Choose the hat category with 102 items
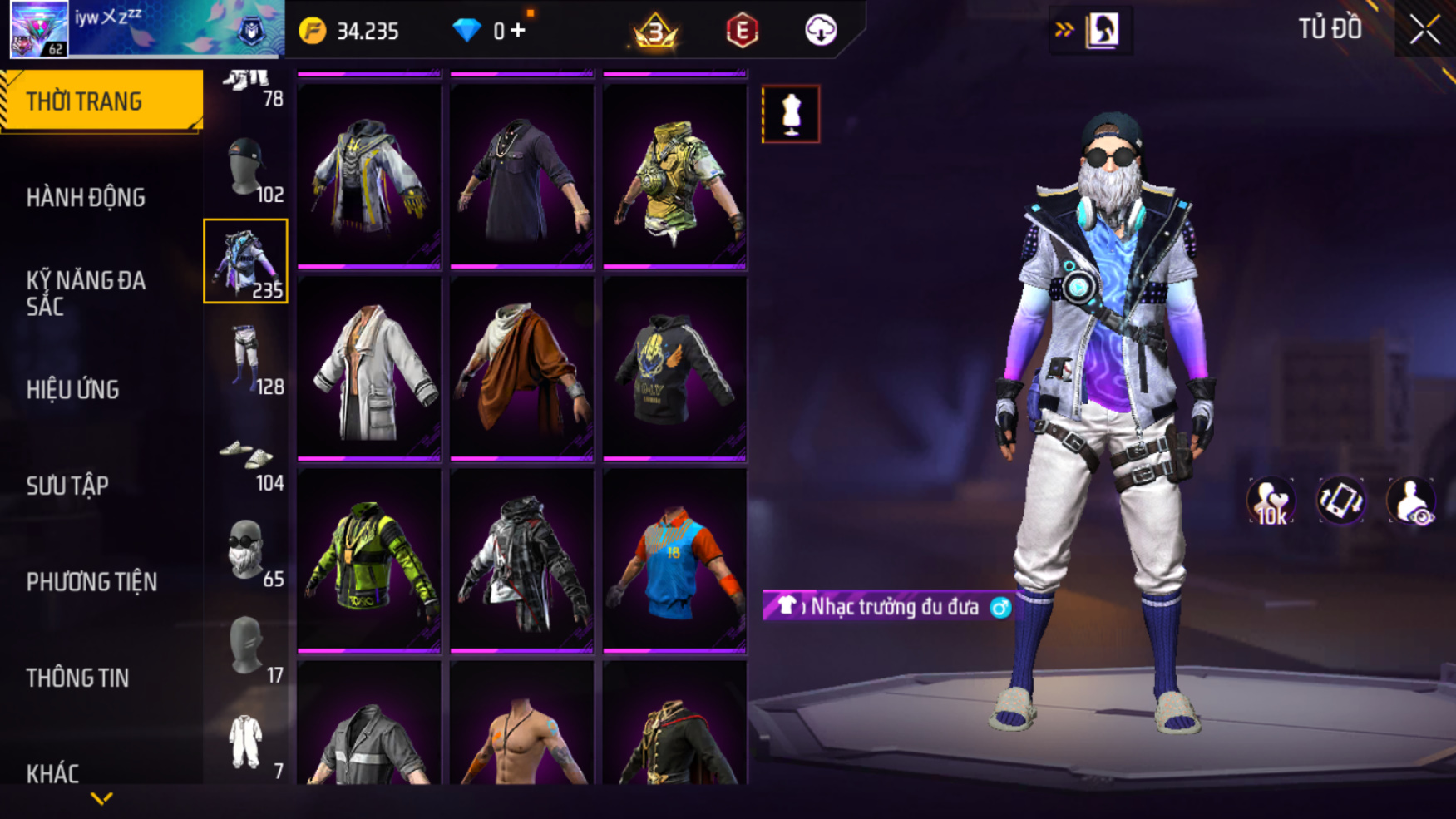Screen dimensions: 1456x819 [x=246, y=170]
